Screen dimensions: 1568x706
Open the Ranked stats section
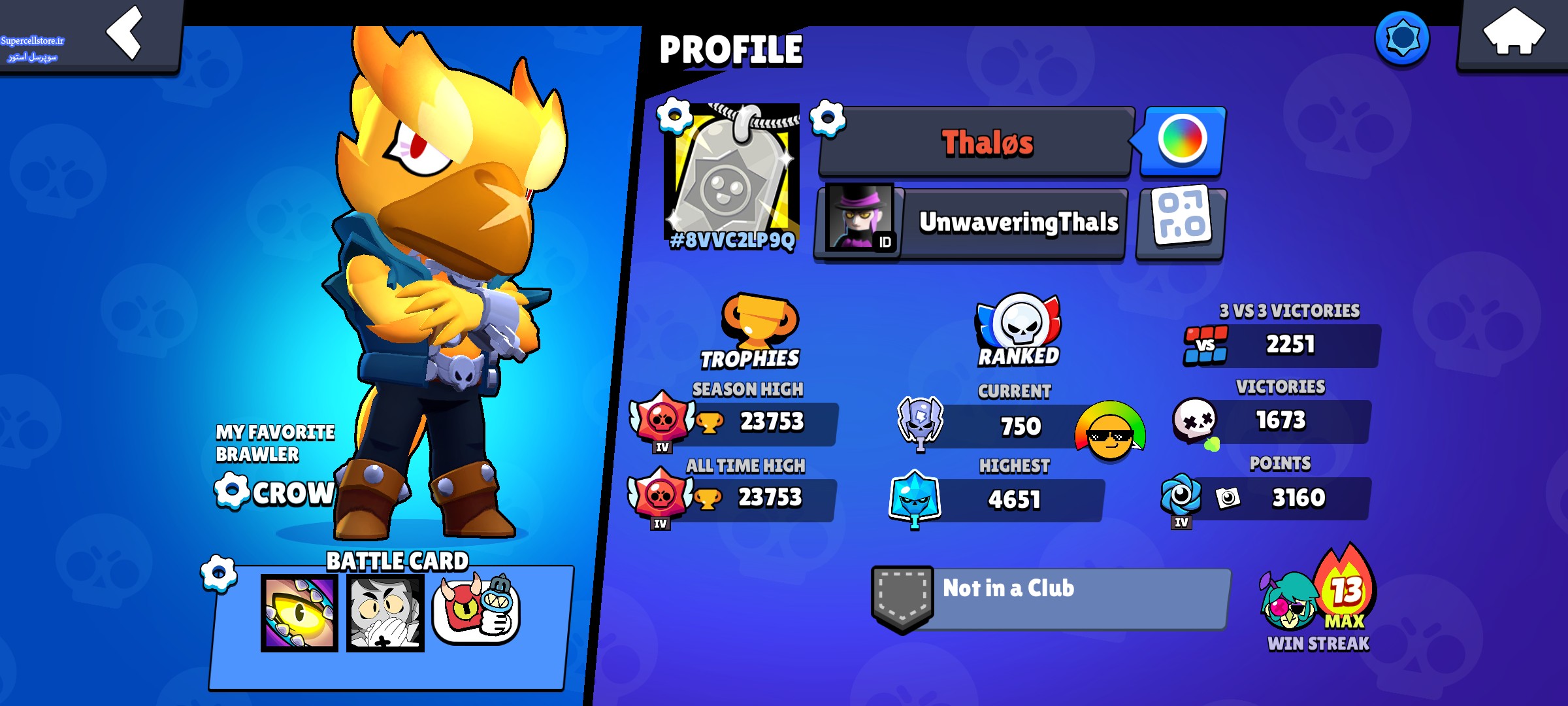[1019, 330]
